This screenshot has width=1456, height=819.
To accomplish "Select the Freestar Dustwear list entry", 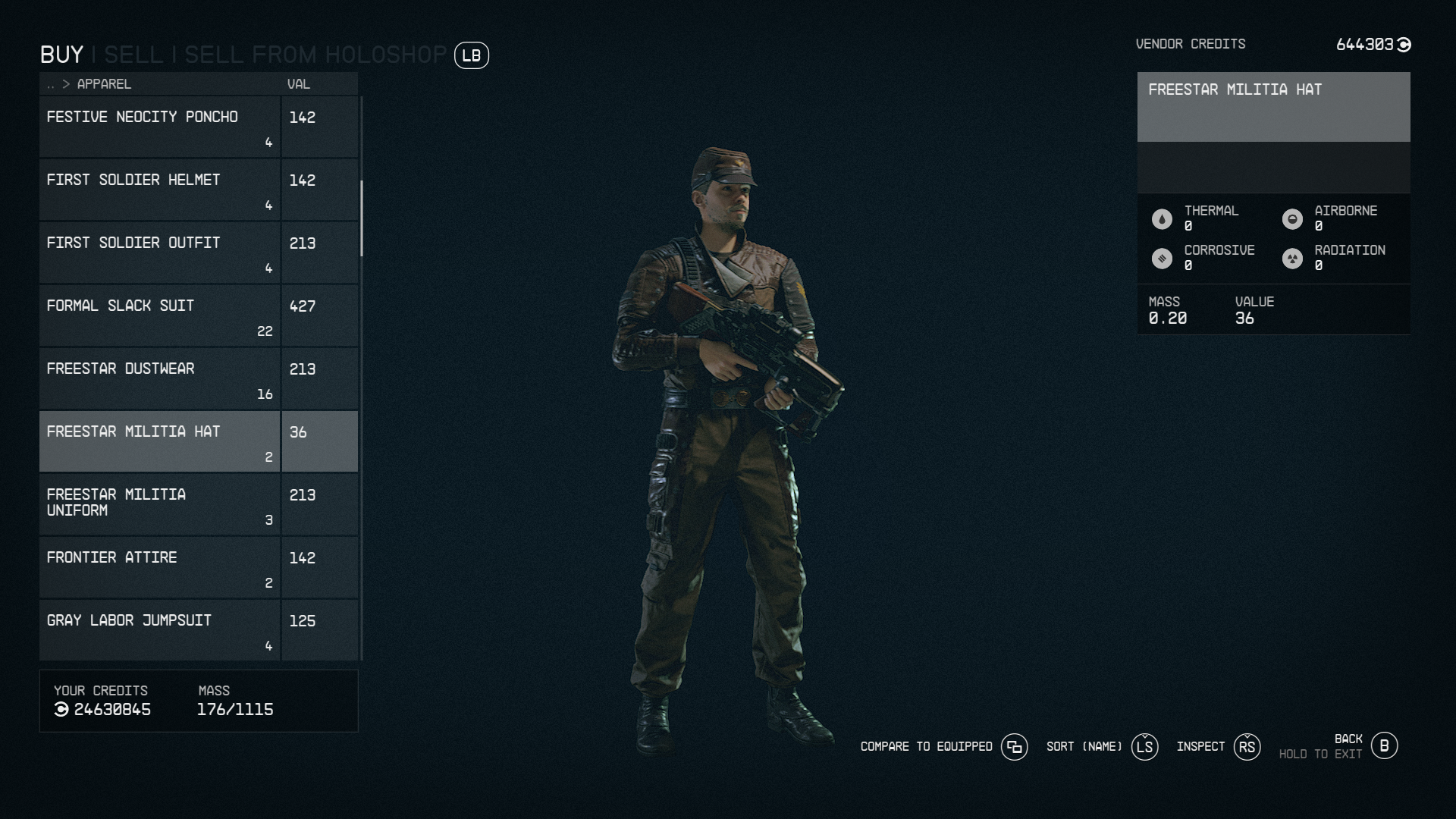I will (x=159, y=378).
